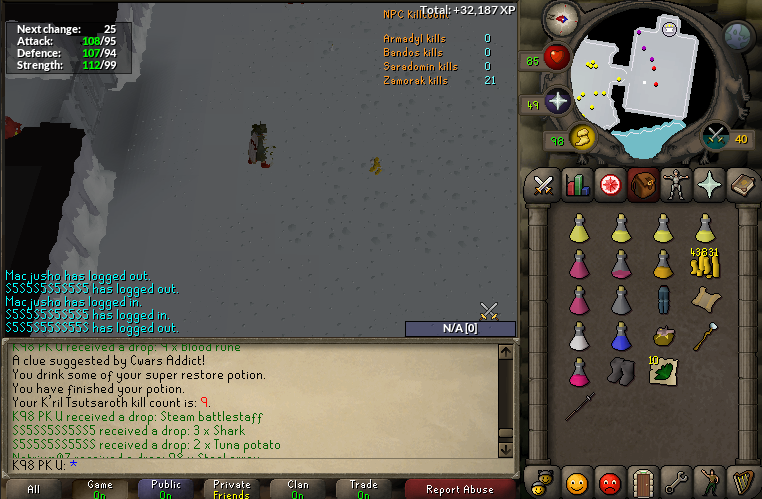The height and width of the screenshot is (499, 762).
Task: Select the blue potion in inventory
Action: [x=621, y=336]
